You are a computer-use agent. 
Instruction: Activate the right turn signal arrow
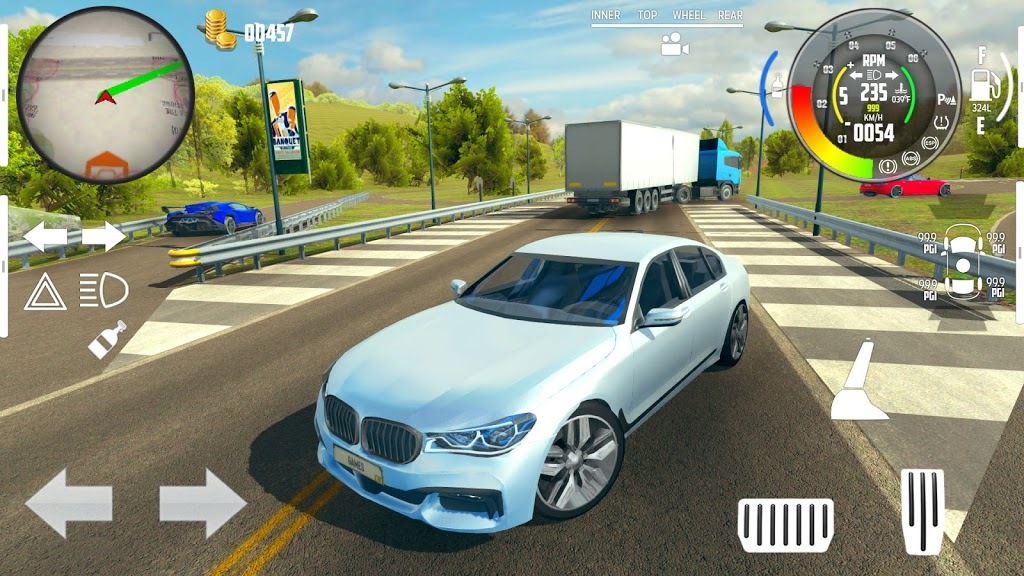click(x=104, y=237)
